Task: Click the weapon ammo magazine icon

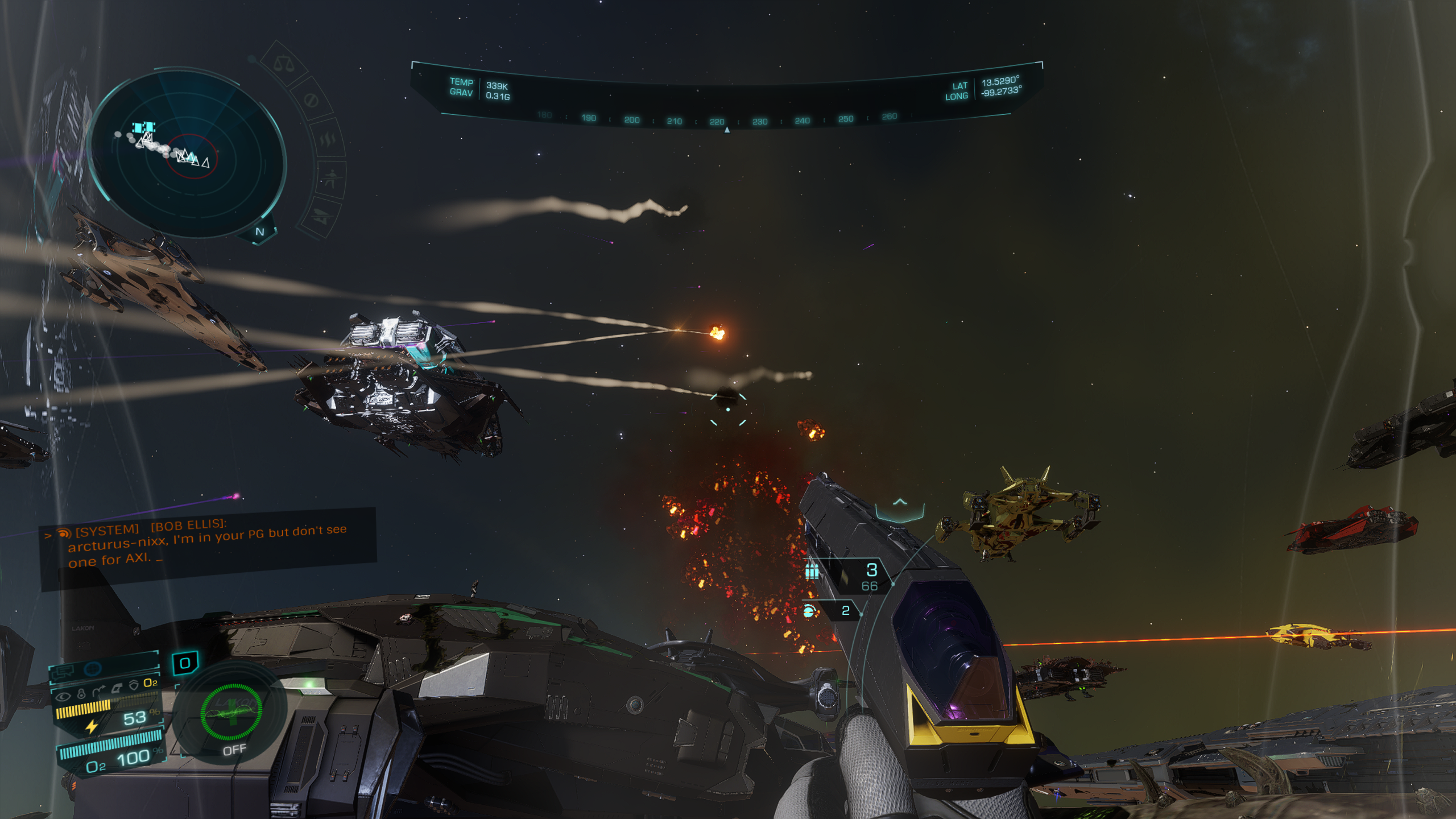Action: 812,570
